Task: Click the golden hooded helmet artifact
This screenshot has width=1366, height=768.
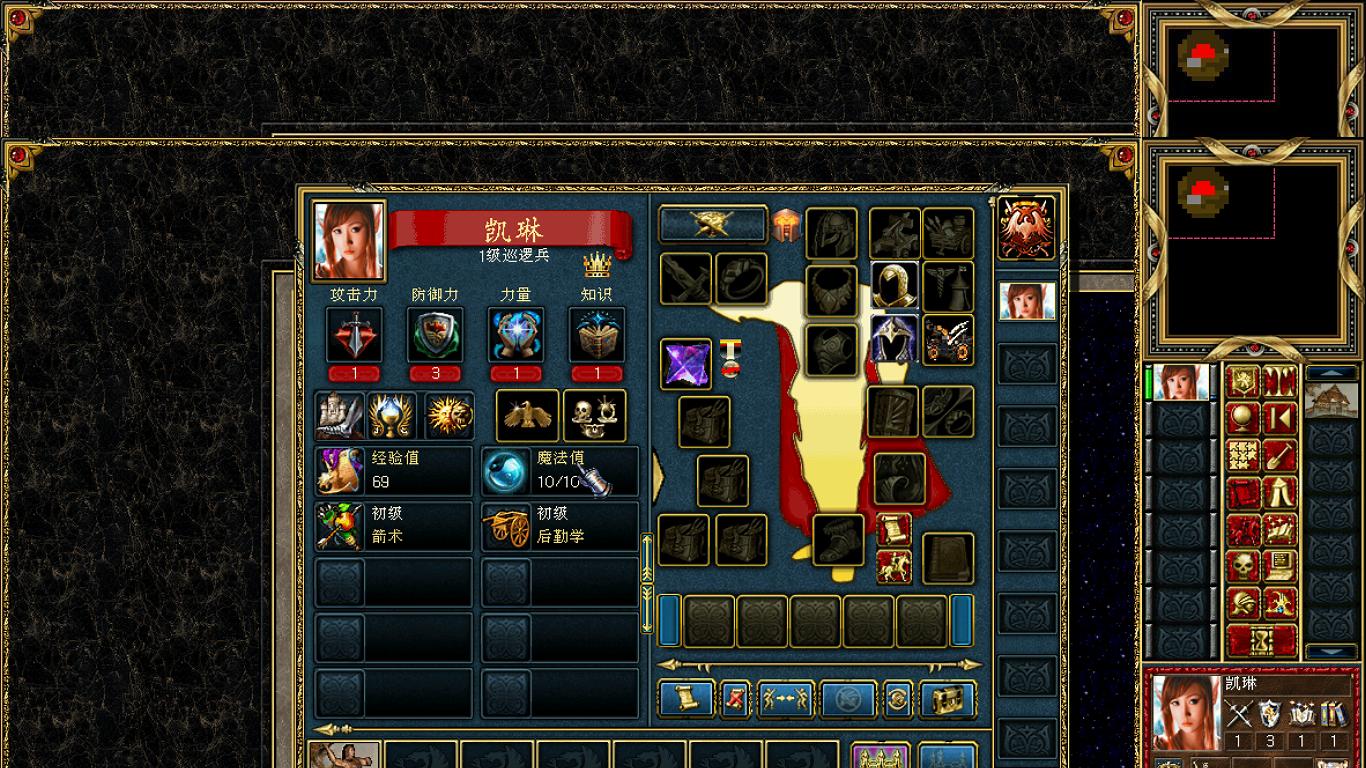Action: [x=894, y=287]
